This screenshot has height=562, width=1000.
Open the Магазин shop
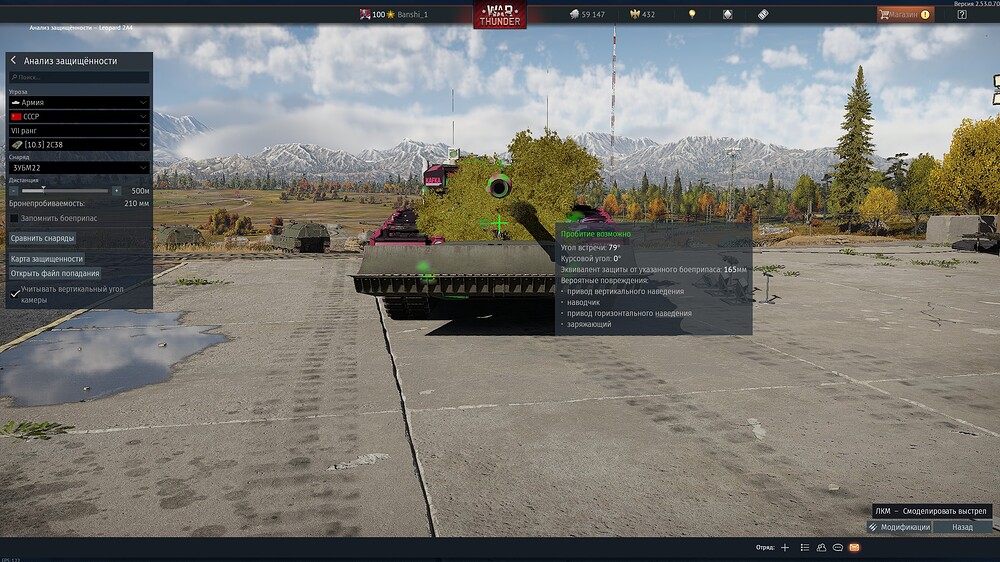905,15
